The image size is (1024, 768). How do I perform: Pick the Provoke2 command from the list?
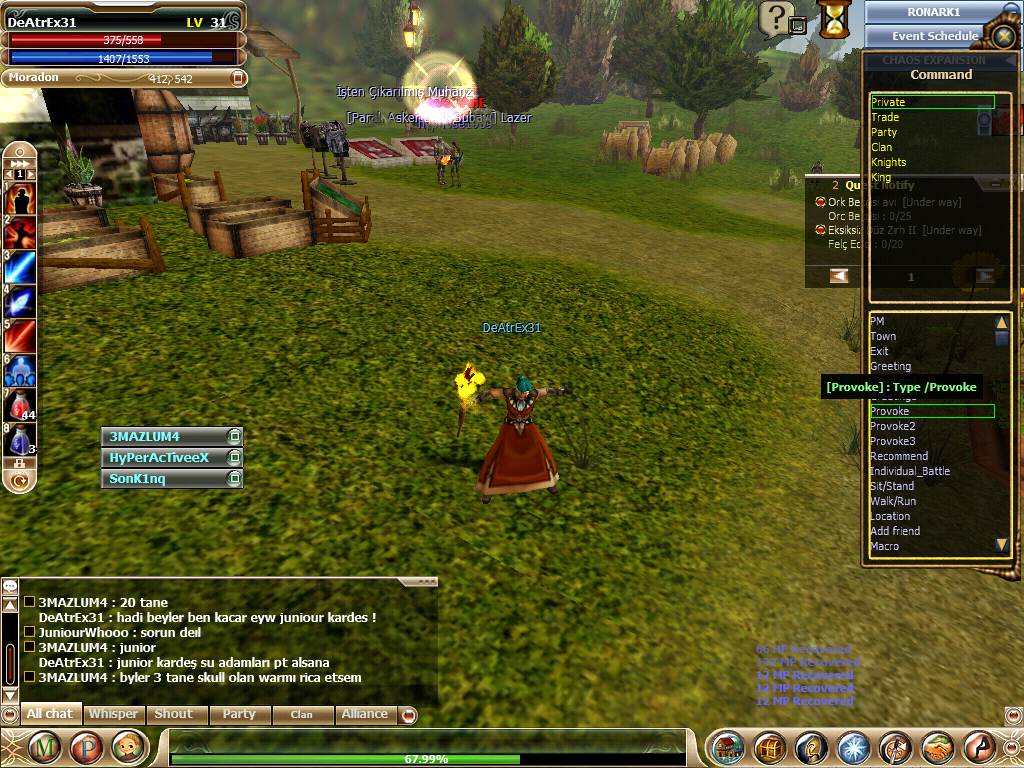click(893, 426)
